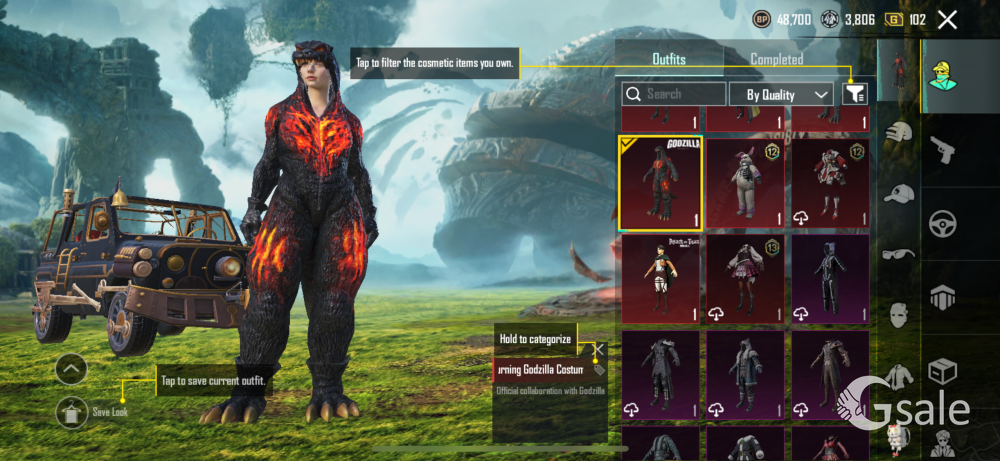This screenshot has width=1000, height=461.
Task: Open the pistol weapon skins category
Action: tap(942, 150)
